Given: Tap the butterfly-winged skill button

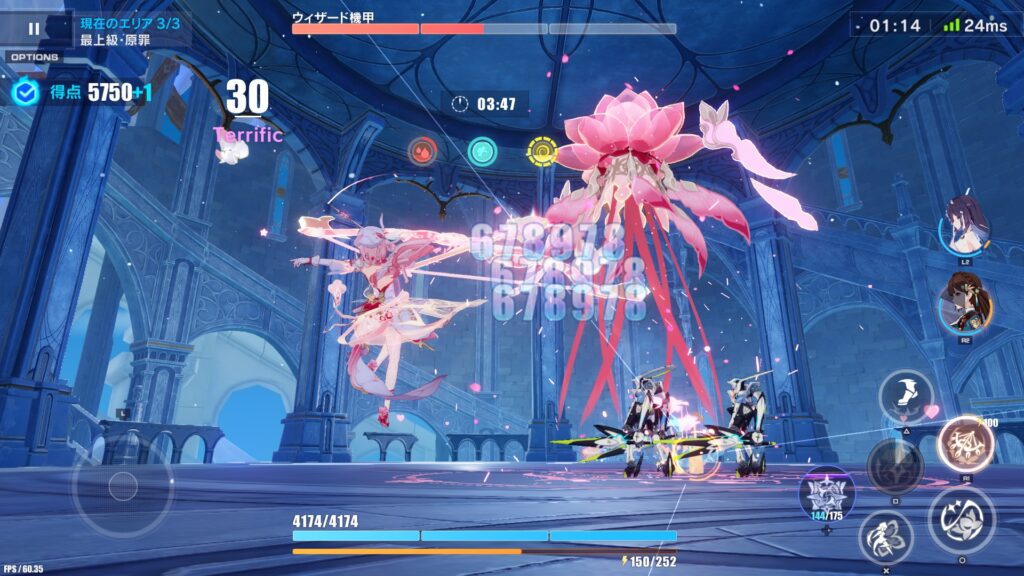Looking at the screenshot, I should [x=886, y=537].
